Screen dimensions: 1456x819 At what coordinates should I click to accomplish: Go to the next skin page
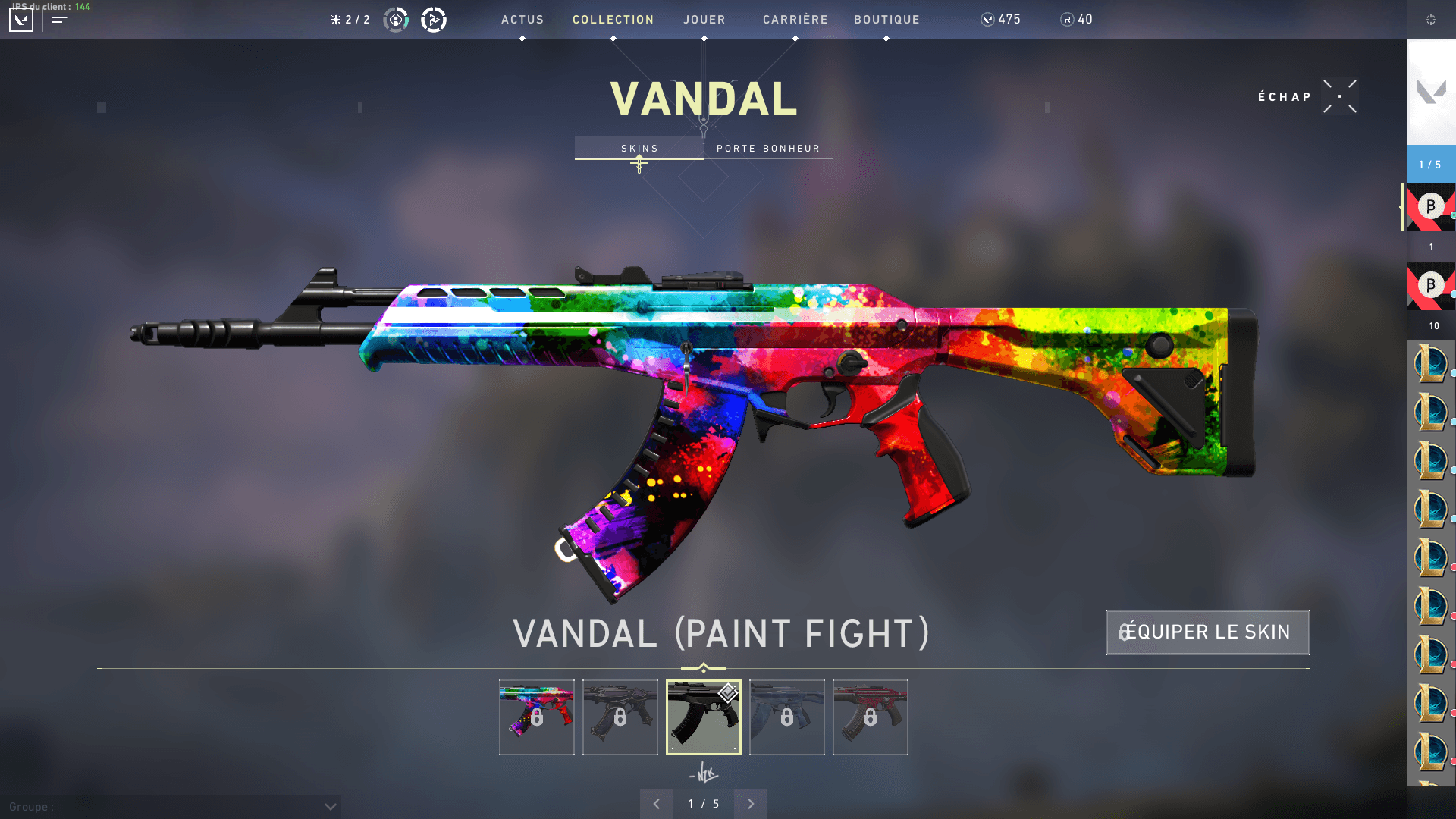751,804
